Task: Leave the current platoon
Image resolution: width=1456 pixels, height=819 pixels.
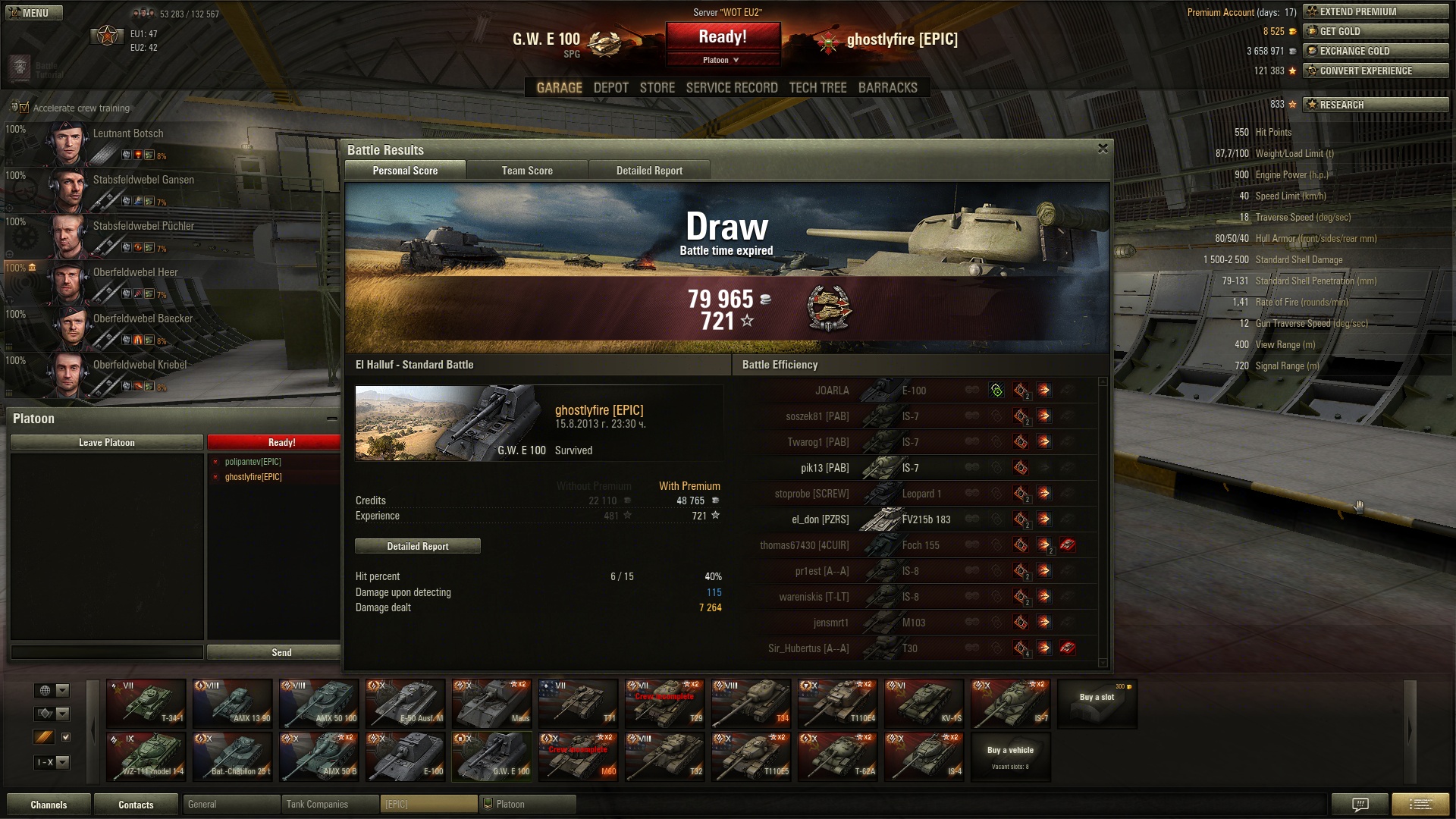Action: click(107, 442)
